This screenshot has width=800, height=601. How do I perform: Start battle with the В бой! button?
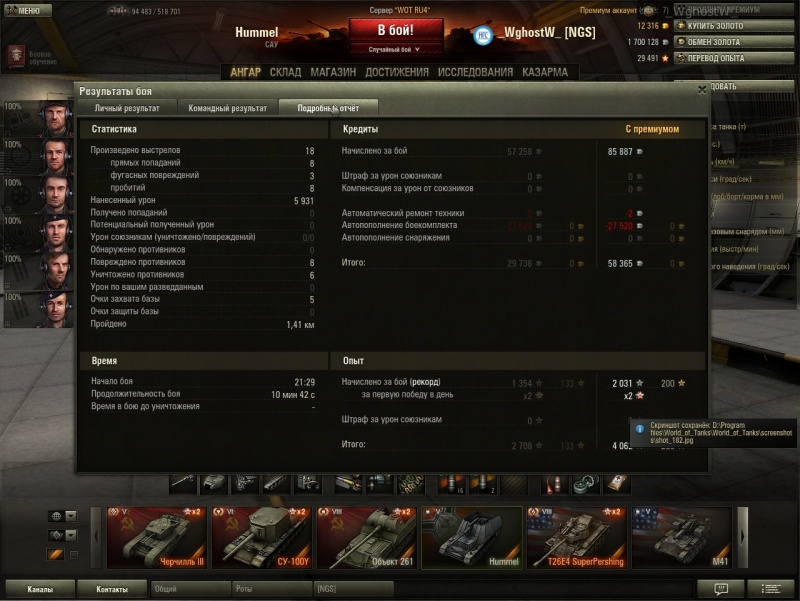click(x=395, y=29)
